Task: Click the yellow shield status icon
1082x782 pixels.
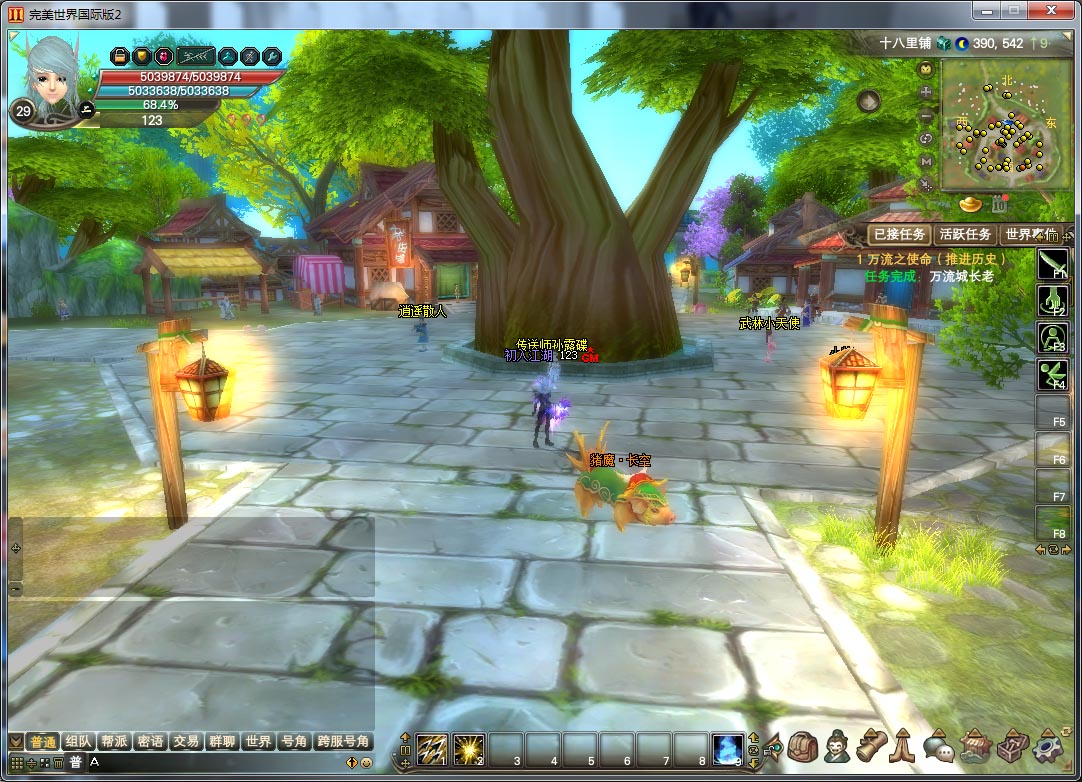Action: click(142, 56)
